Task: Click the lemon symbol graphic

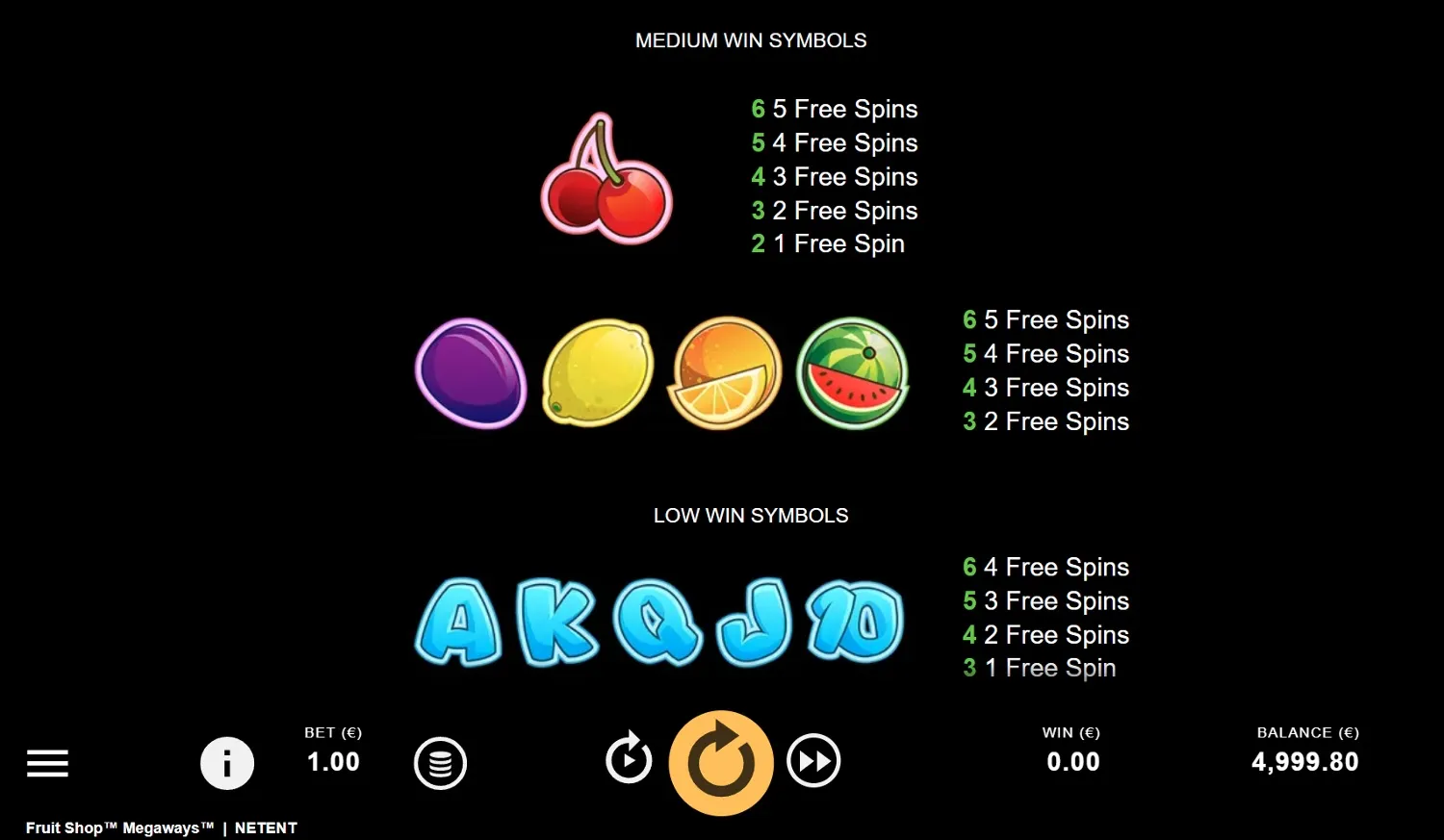Action: click(597, 373)
